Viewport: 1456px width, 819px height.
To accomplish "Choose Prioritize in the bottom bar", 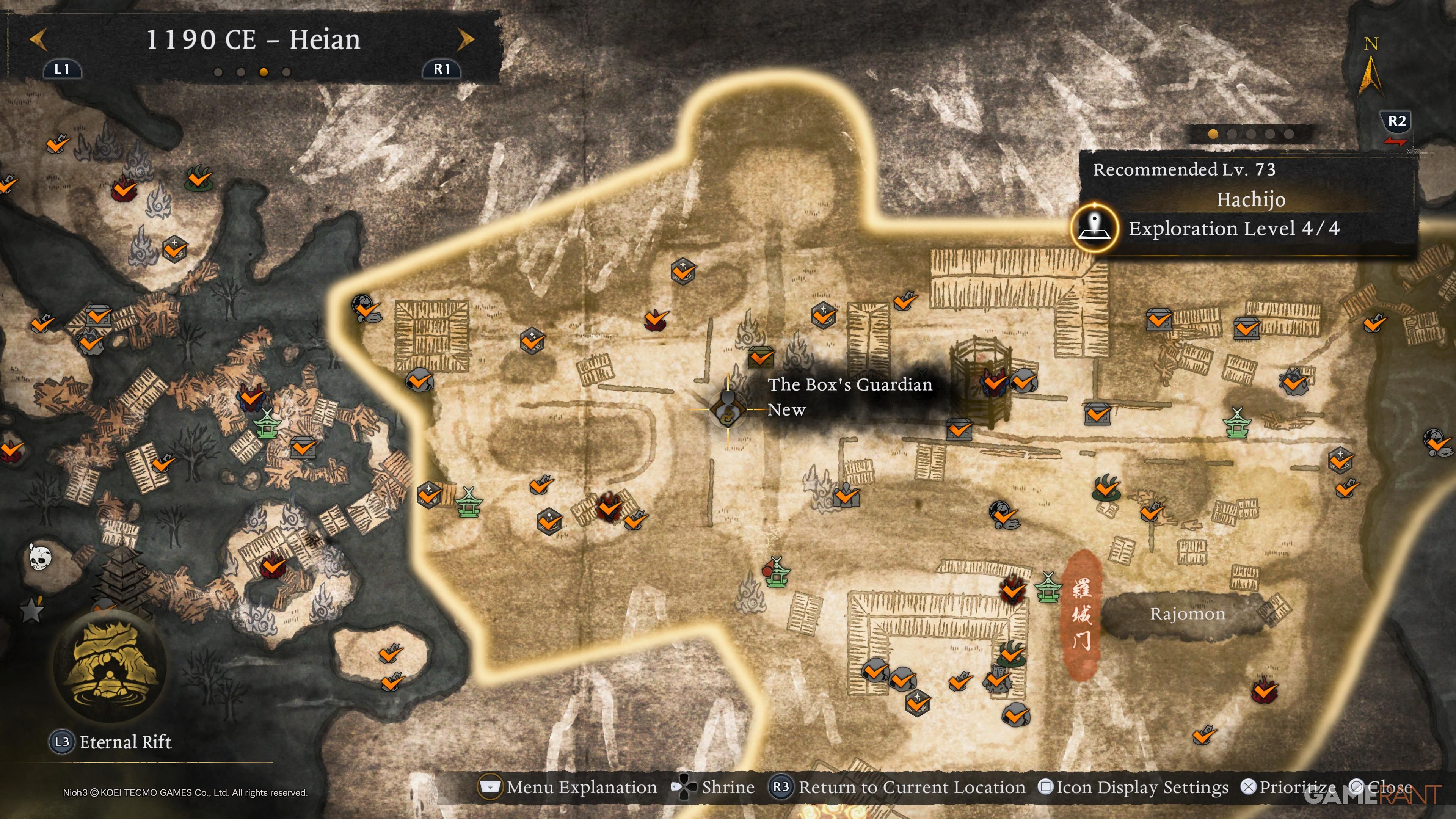I will pyautogui.click(x=1289, y=787).
